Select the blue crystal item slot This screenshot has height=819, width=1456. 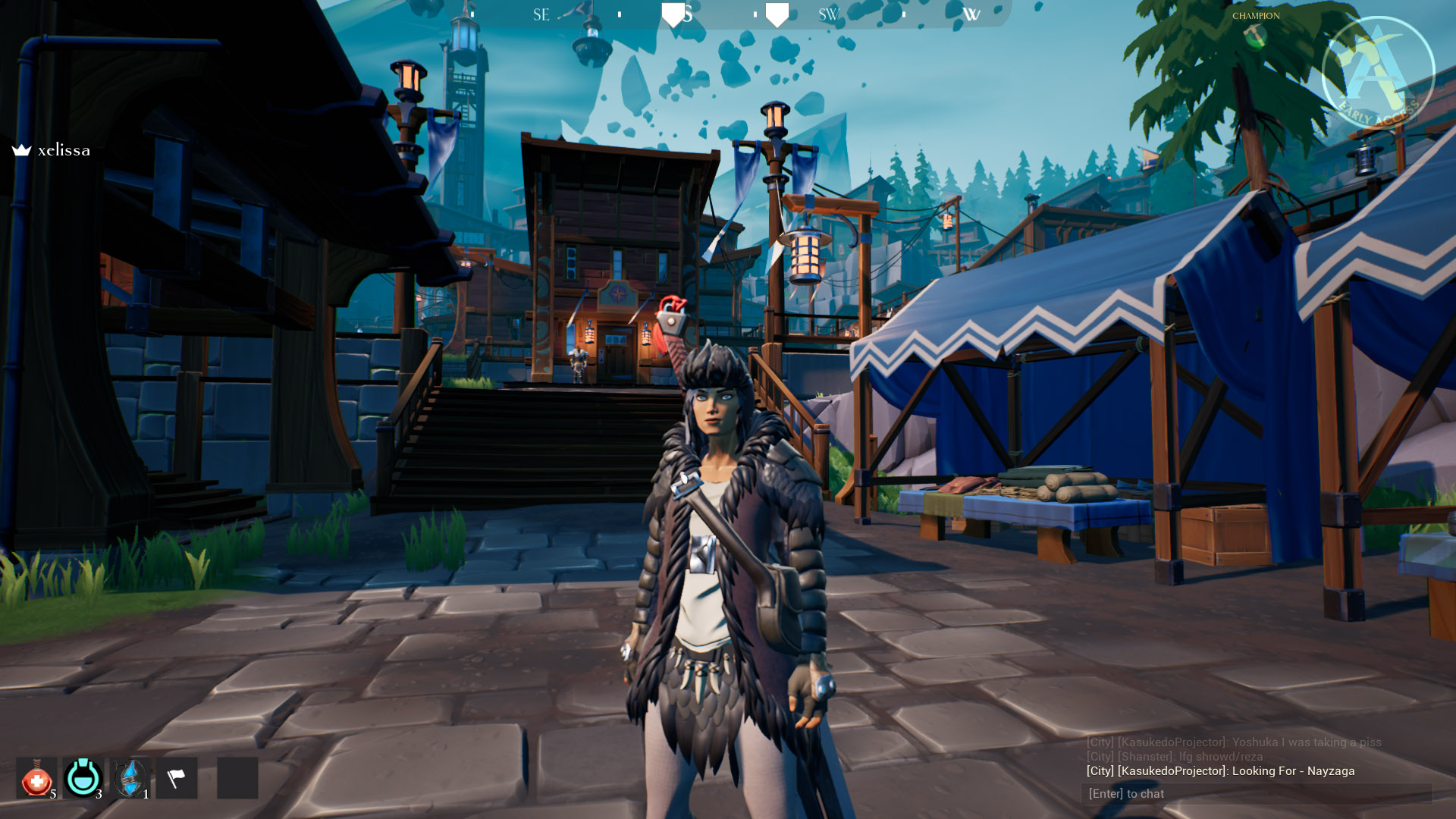click(x=130, y=778)
